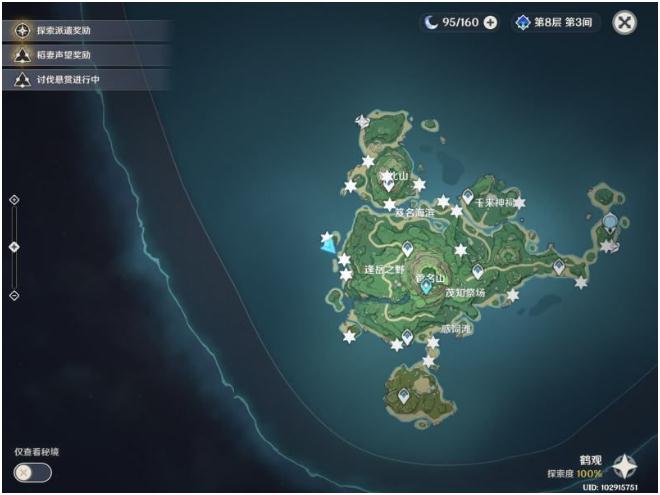This screenshot has height=495, width=660.
Task: Select the teleport waypoint on 鹫化山 peak
Action: (389, 182)
